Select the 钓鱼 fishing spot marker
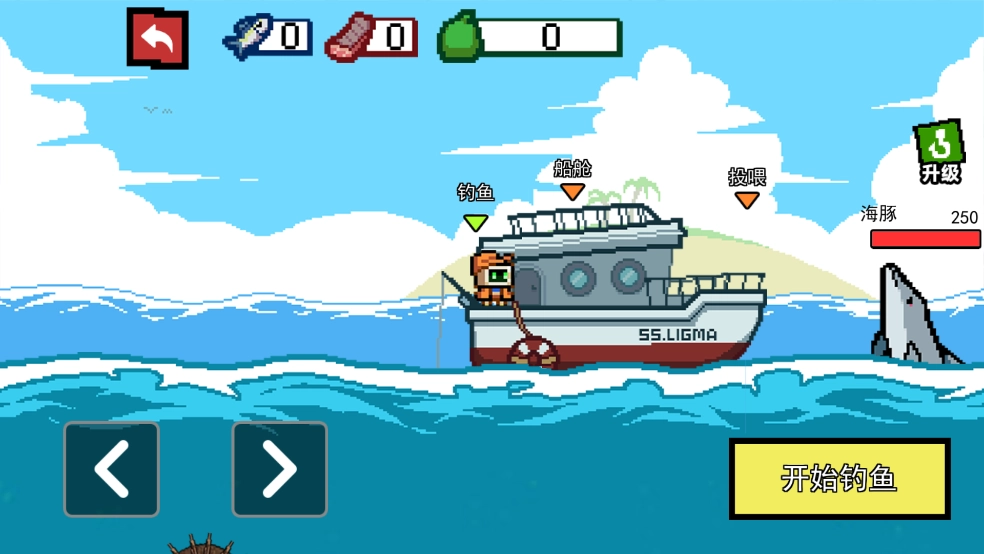 (475, 220)
